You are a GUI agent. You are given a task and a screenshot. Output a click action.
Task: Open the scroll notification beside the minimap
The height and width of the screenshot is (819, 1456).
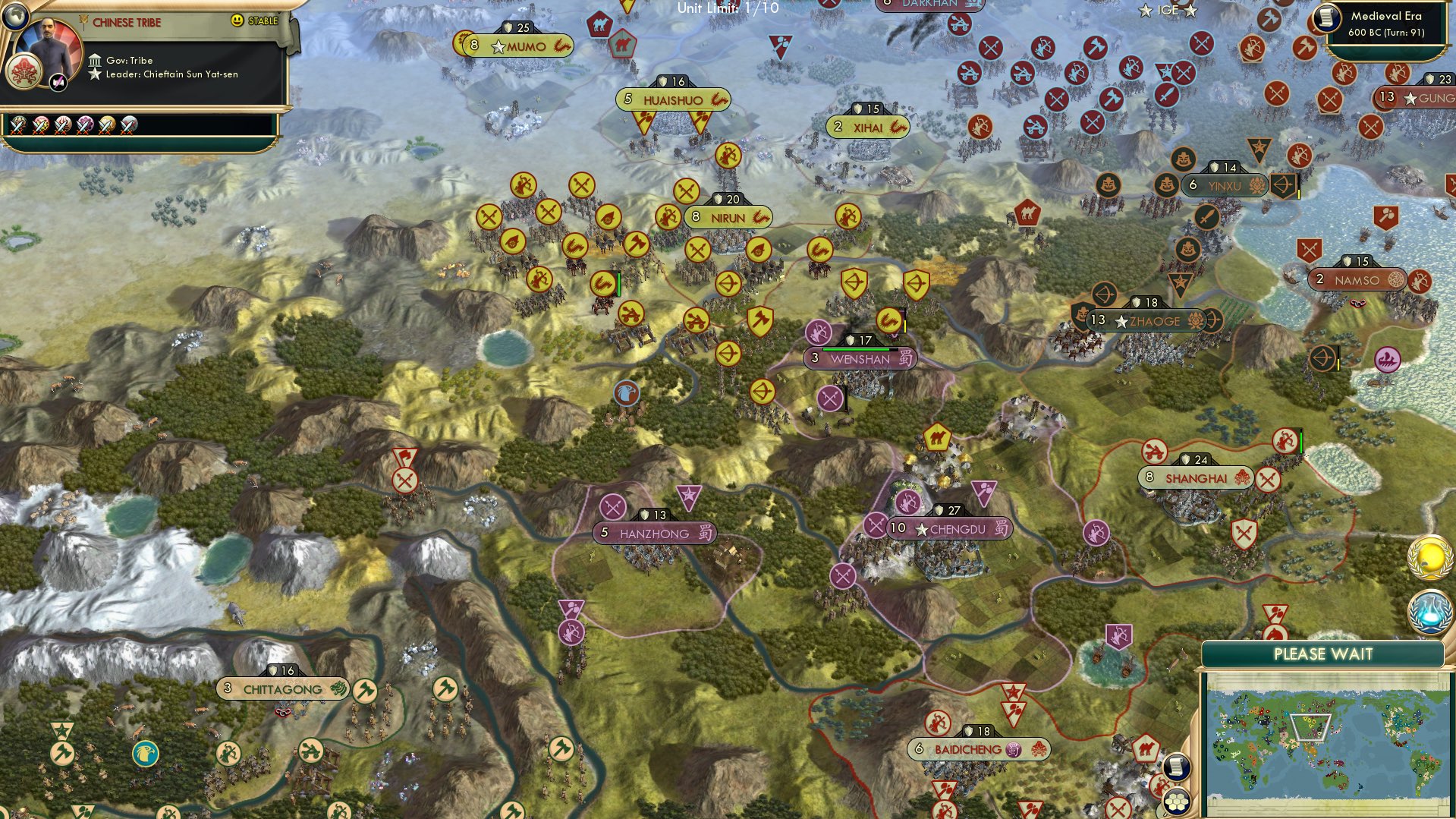(1177, 767)
